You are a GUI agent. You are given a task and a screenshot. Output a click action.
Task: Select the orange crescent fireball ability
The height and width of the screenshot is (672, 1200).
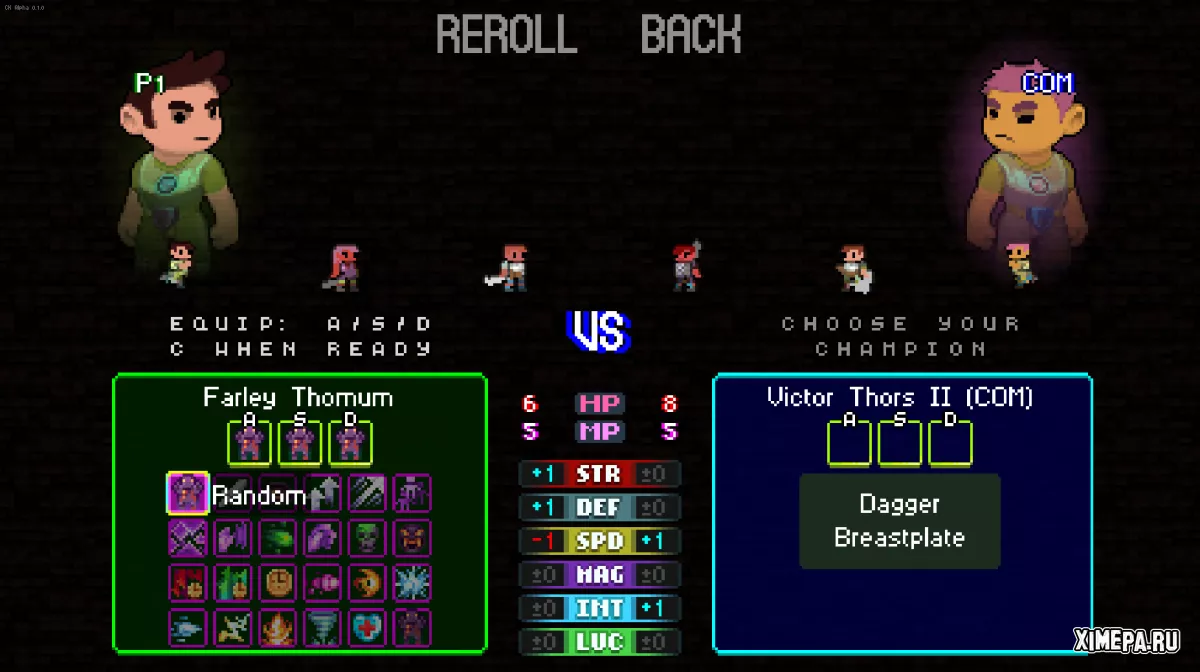pyautogui.click(x=367, y=582)
